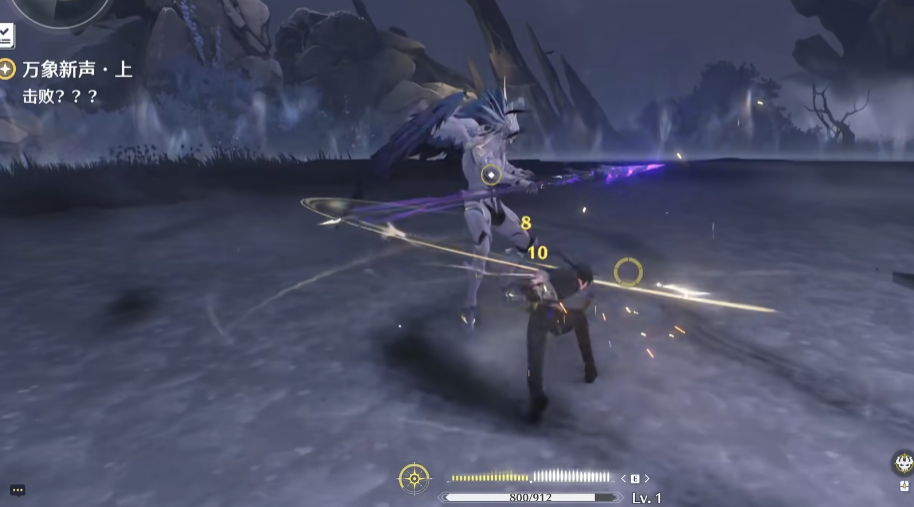Select the 万象新声·上 quest tracker
The width and height of the screenshot is (914, 507).
pyautogui.click(x=76, y=69)
